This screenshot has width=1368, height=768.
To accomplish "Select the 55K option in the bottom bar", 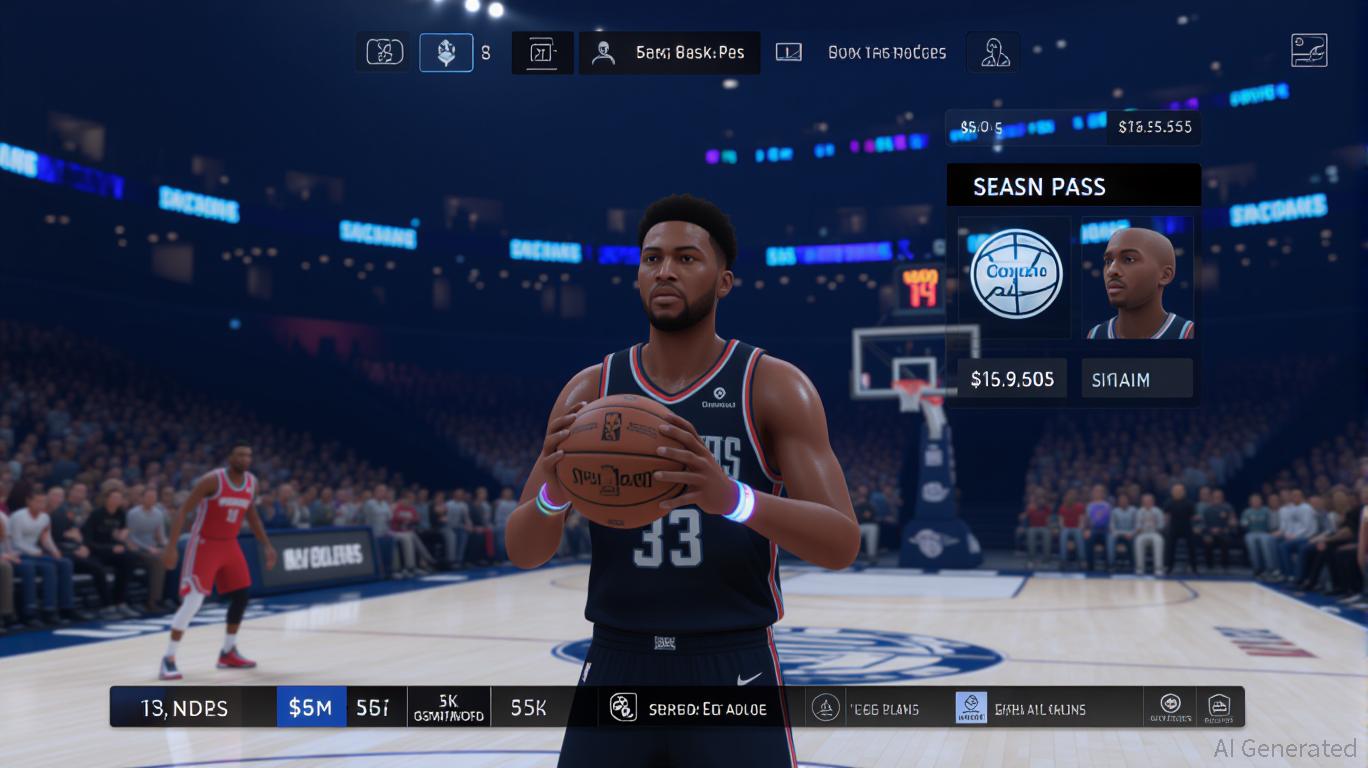I will [529, 708].
